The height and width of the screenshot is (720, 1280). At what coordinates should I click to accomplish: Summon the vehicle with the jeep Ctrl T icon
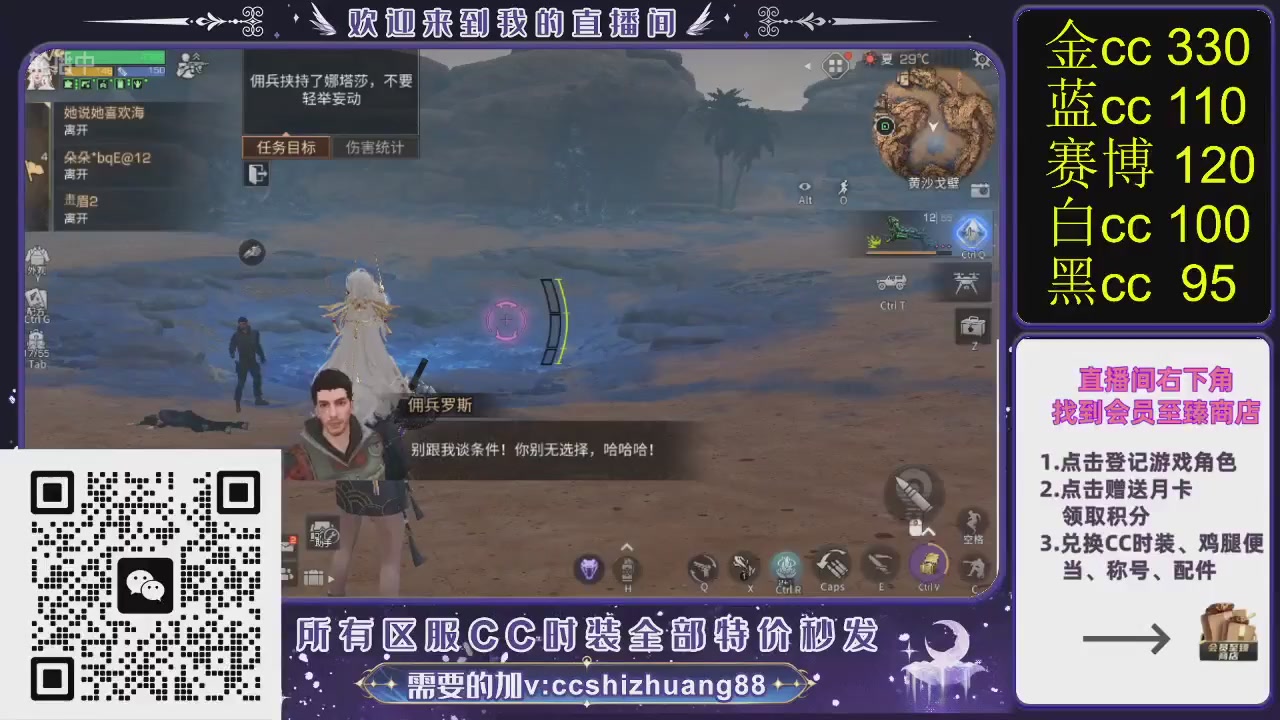click(x=892, y=283)
